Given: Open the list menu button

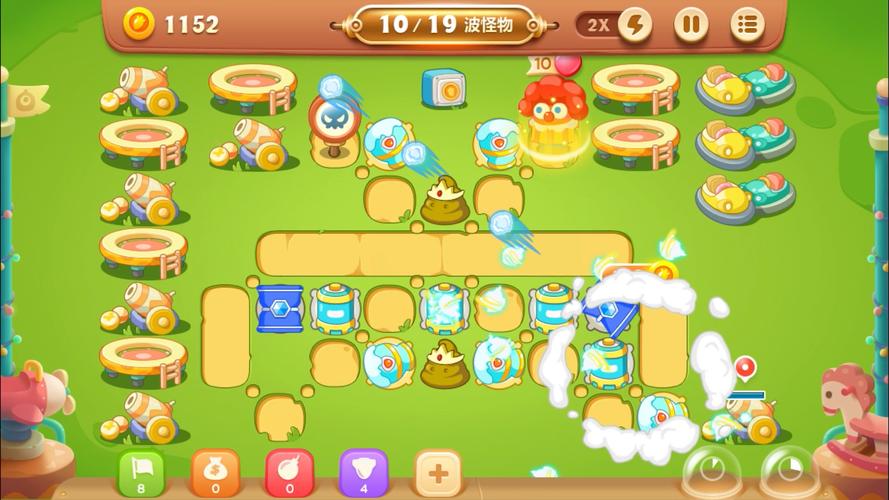Looking at the screenshot, I should (746, 24).
